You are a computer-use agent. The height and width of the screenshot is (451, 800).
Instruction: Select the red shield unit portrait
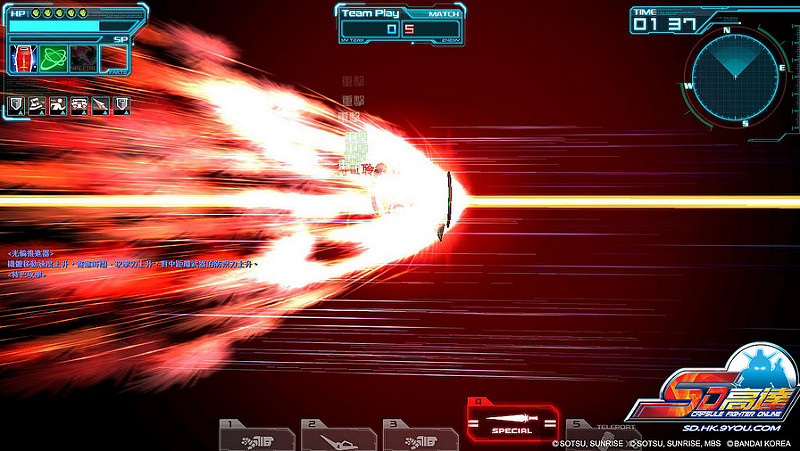[24, 58]
